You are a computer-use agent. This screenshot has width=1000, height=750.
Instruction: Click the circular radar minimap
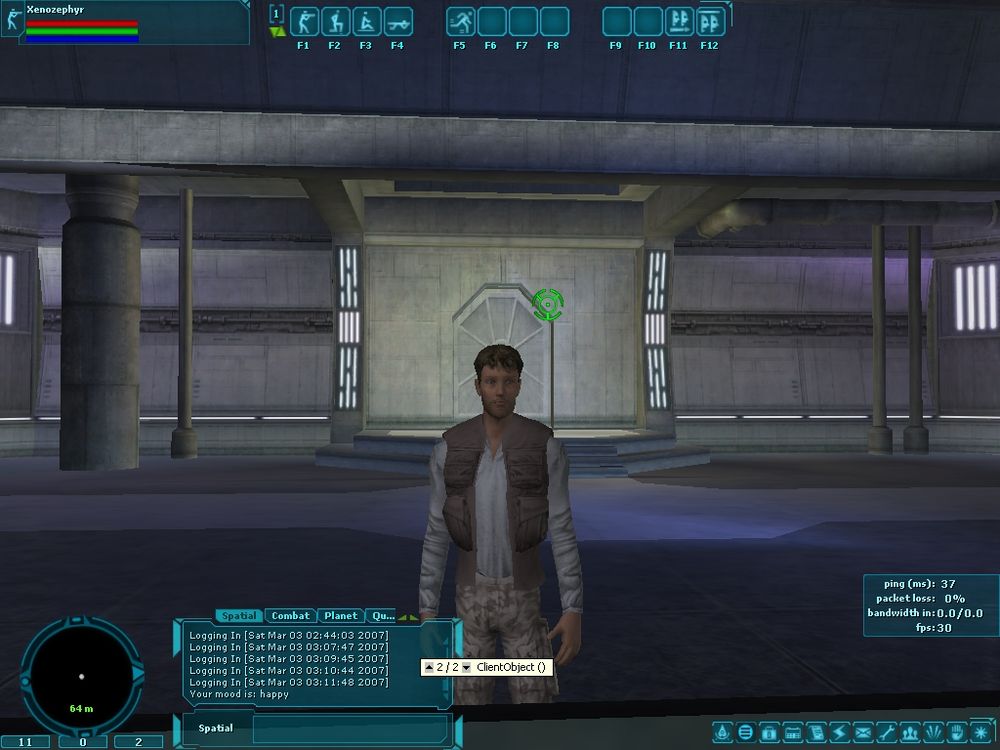click(80, 677)
